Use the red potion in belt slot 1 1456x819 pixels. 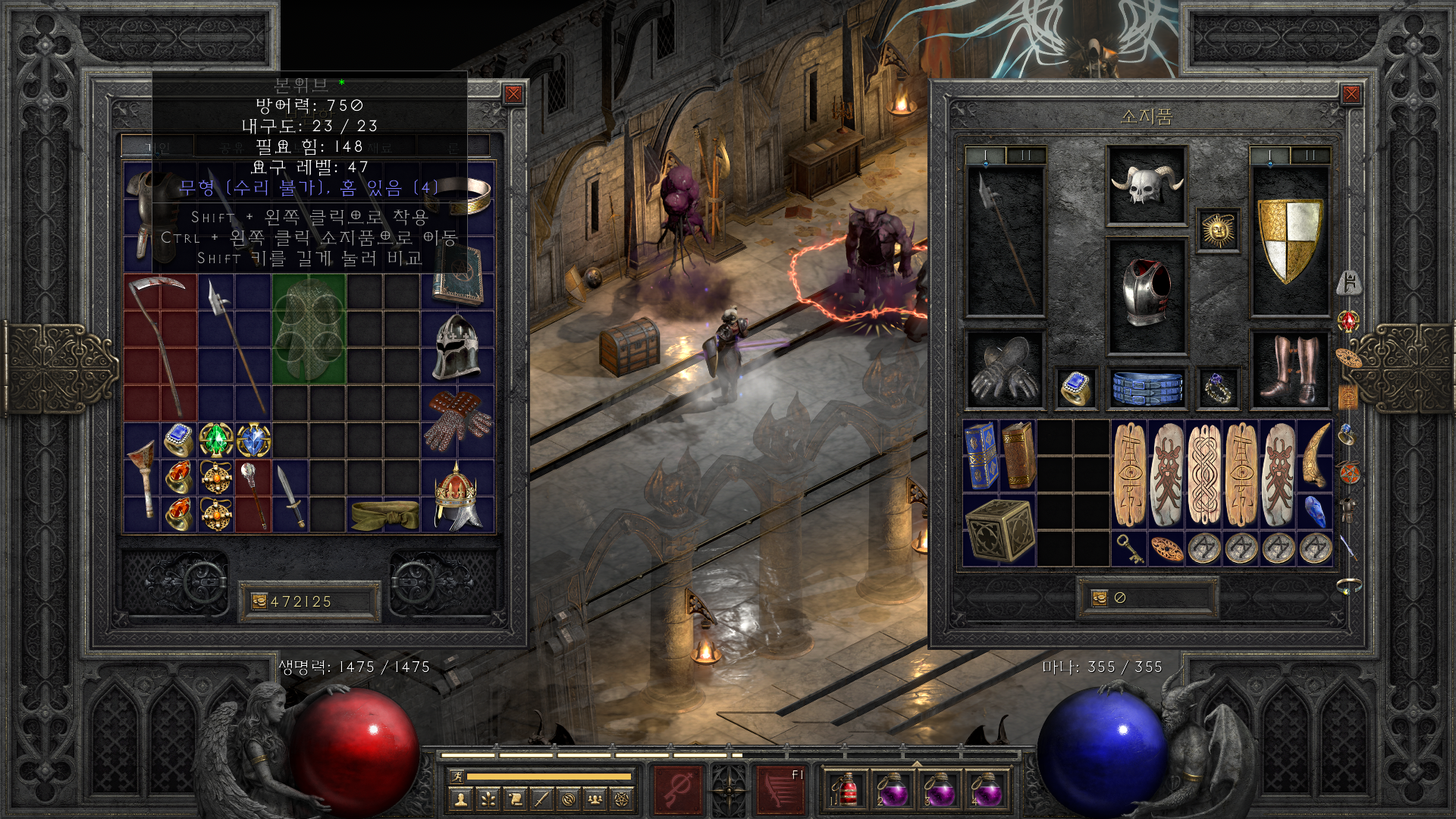pos(846,790)
